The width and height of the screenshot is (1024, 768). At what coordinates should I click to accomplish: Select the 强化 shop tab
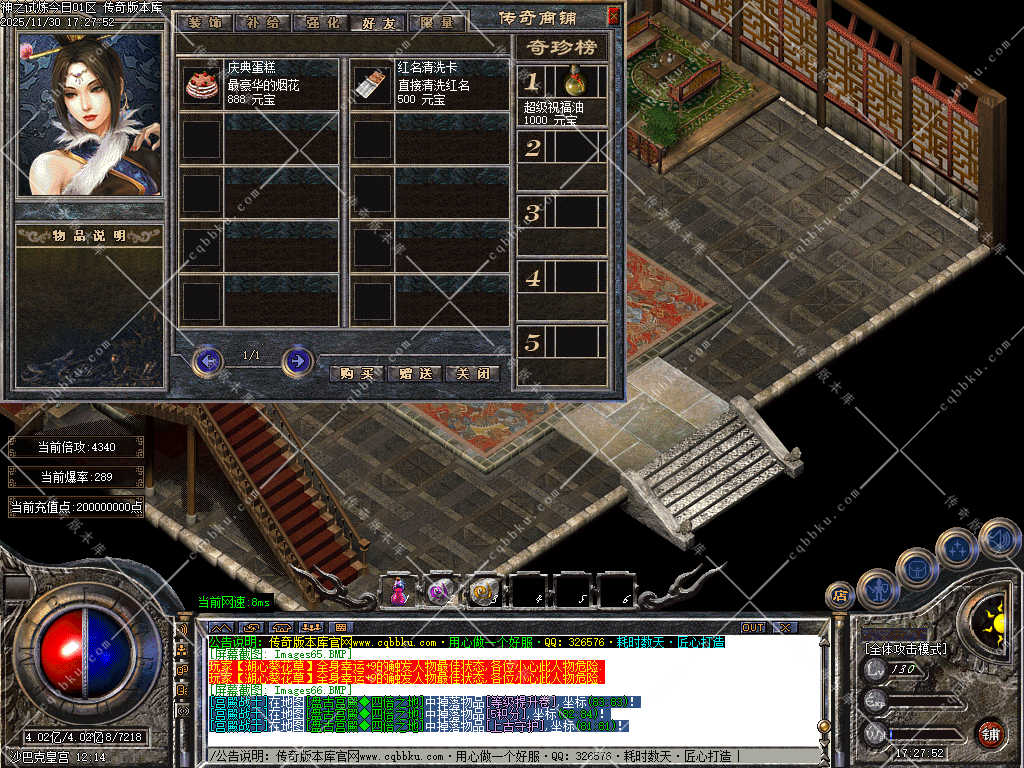320,22
